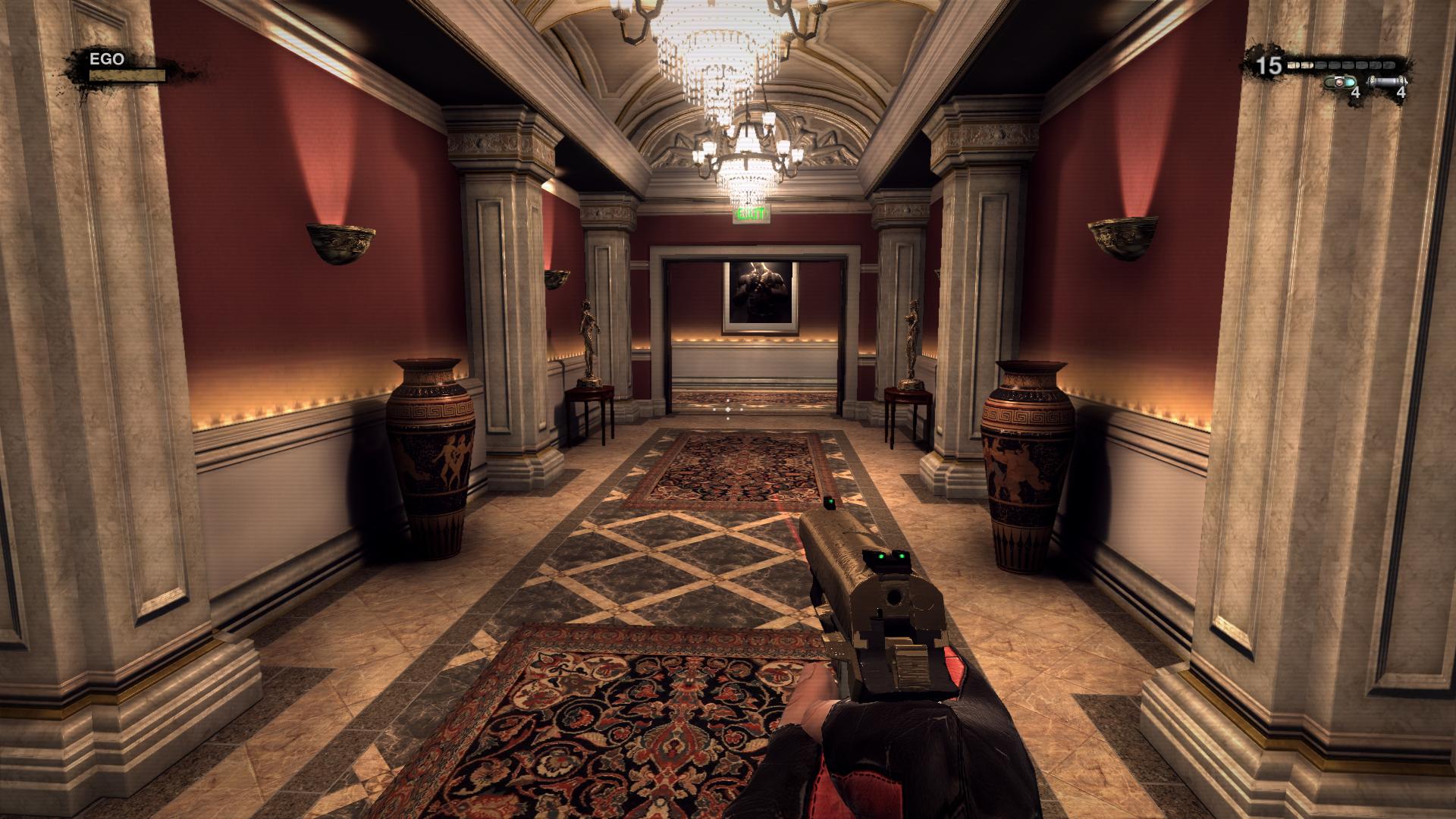Image resolution: width=1456 pixels, height=819 pixels.
Task: Select the pipe bomb icon
Action: pyautogui.click(x=1387, y=82)
